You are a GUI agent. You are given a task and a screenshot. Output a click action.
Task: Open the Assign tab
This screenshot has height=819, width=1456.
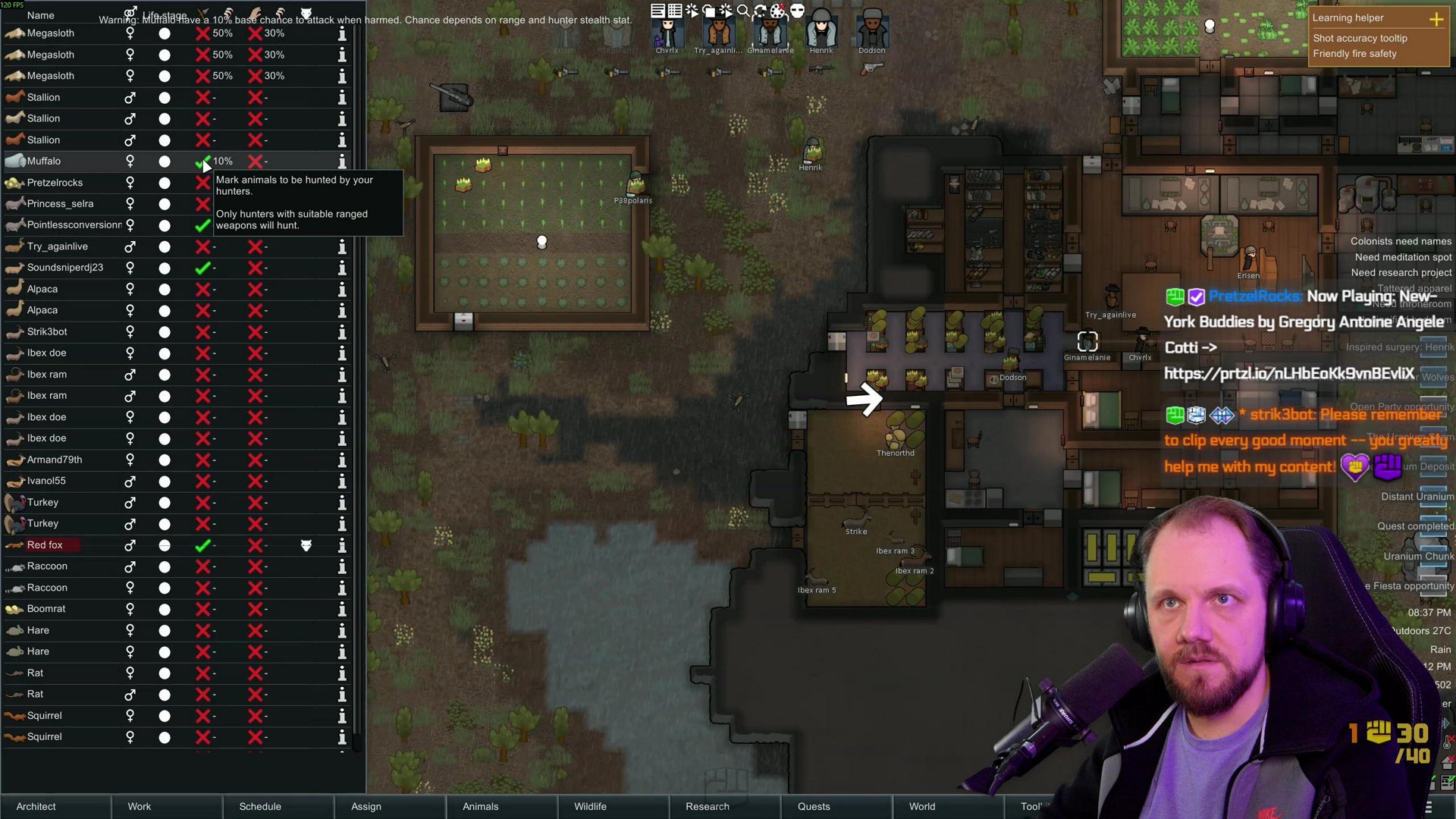[x=366, y=806]
